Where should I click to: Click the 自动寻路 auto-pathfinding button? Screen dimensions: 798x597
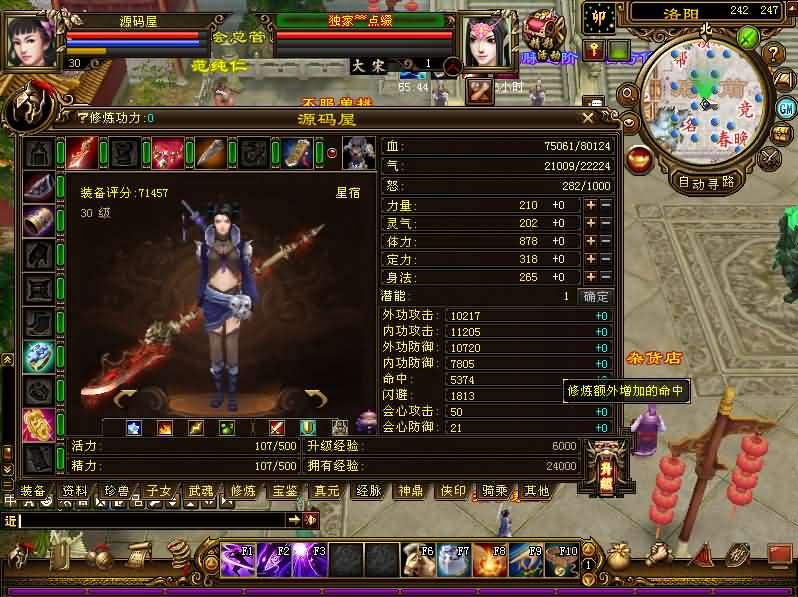pyautogui.click(x=706, y=182)
